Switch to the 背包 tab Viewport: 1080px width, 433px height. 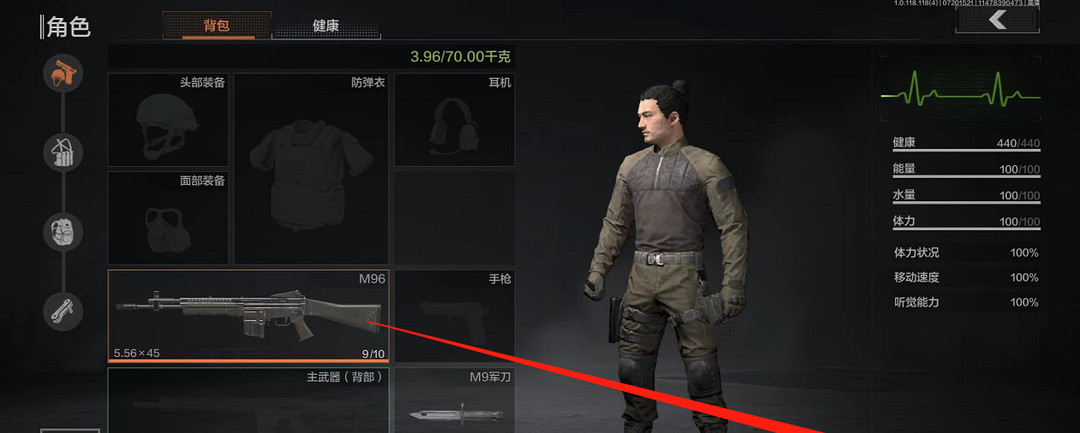pos(216,25)
